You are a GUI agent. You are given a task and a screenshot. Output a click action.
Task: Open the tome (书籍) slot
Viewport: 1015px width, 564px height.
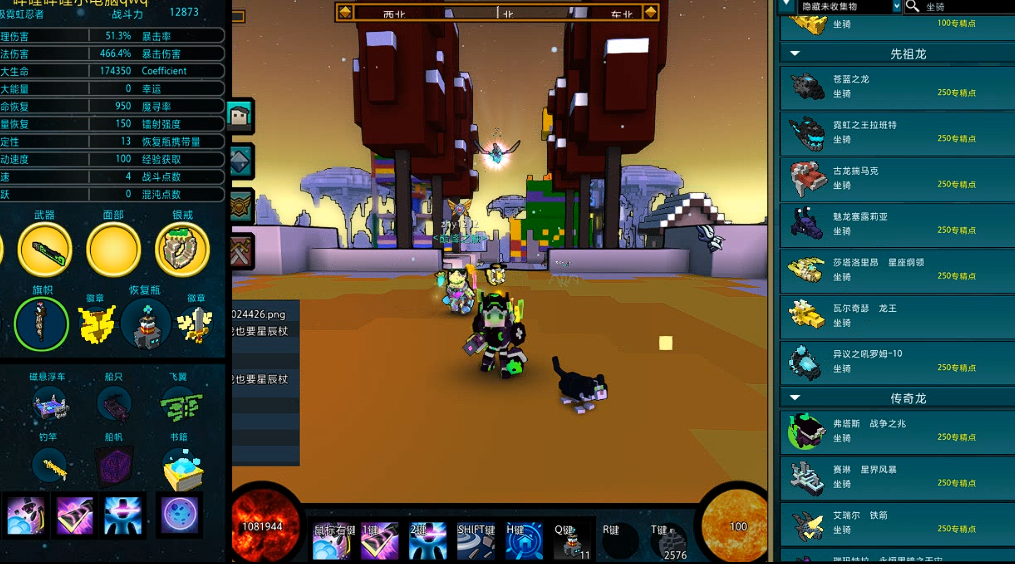(x=181, y=466)
